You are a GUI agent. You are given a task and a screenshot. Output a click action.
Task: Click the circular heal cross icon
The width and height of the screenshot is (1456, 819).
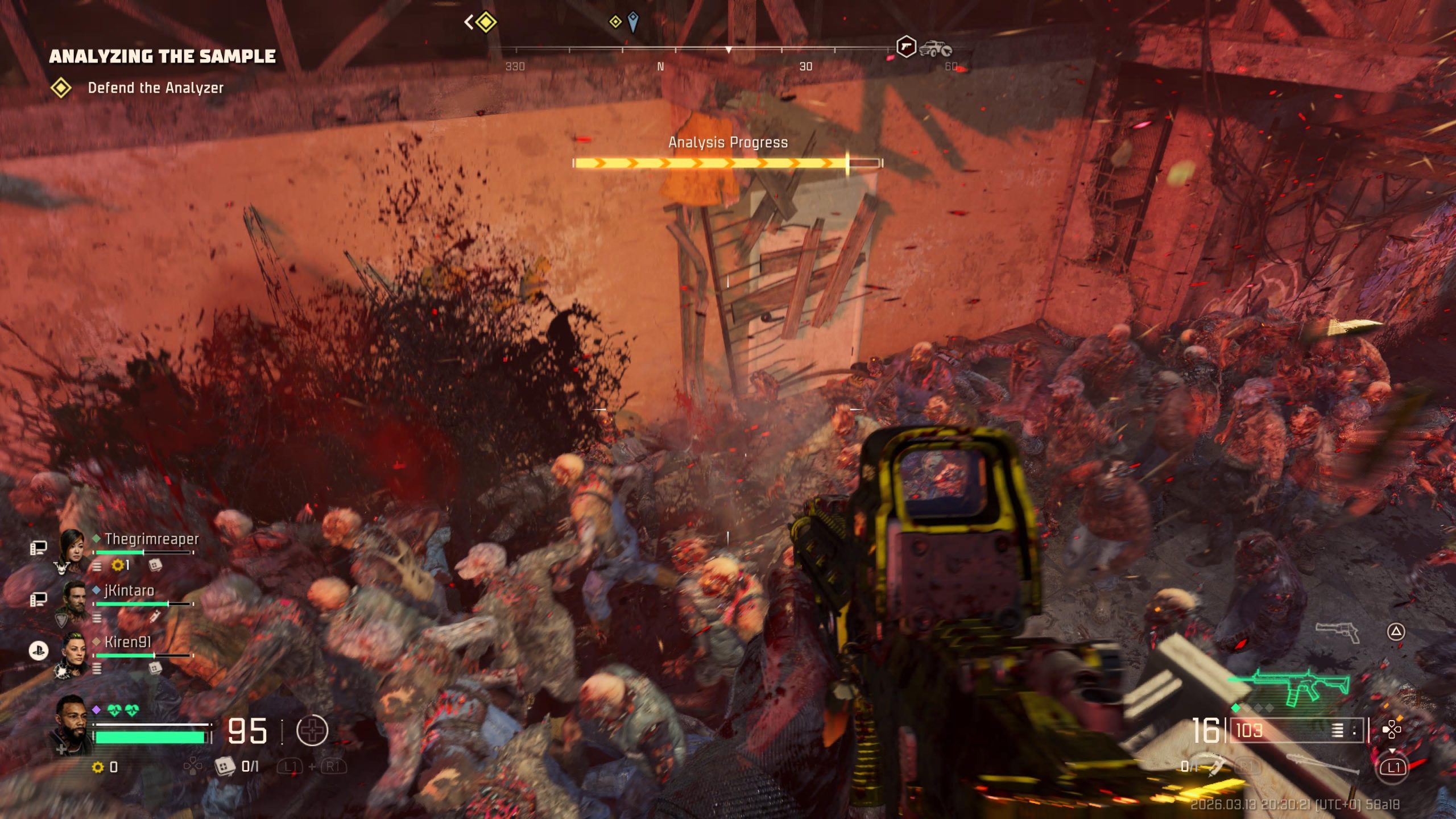tap(312, 730)
